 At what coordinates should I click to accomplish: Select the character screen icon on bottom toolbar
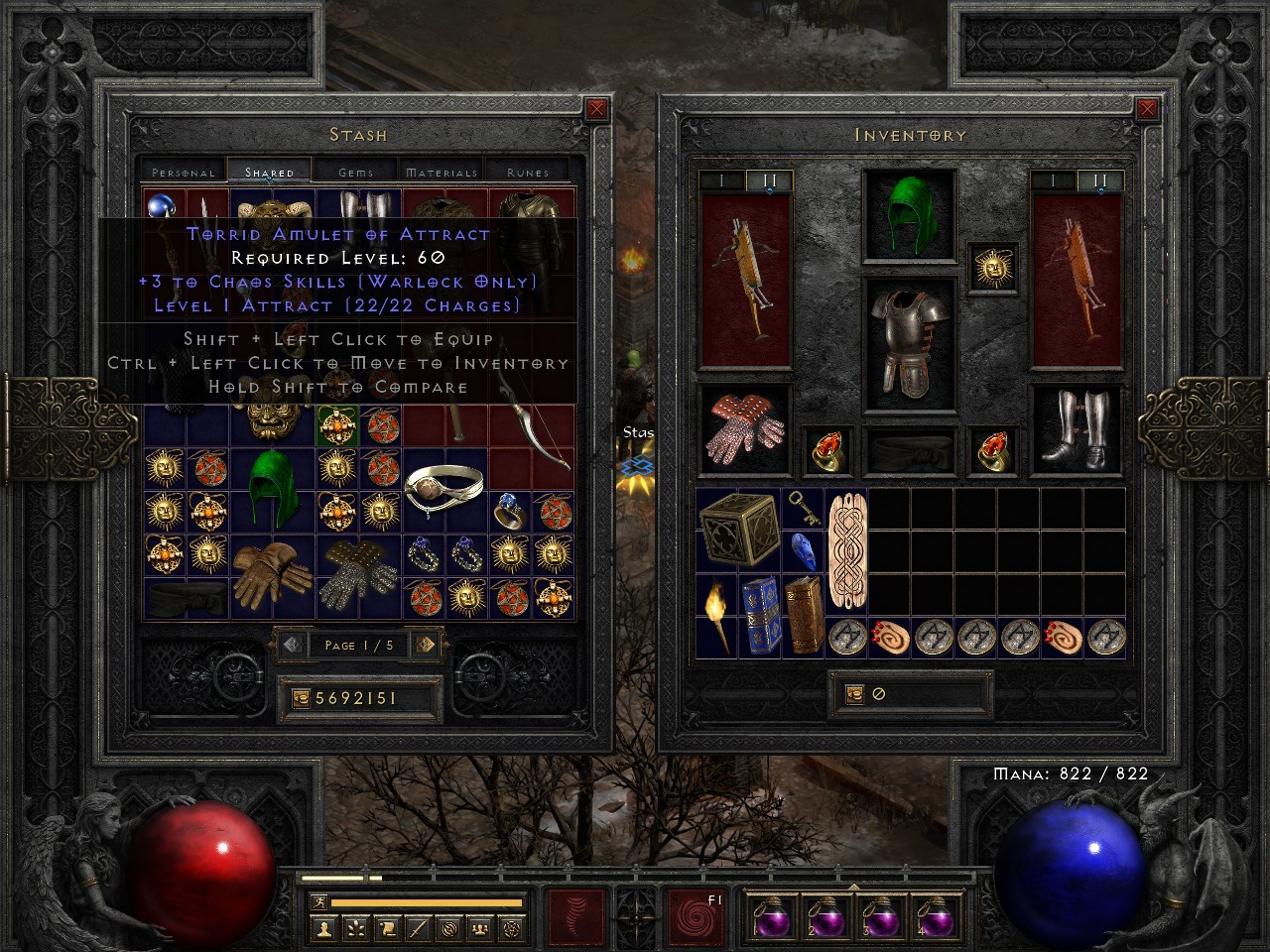(x=324, y=929)
